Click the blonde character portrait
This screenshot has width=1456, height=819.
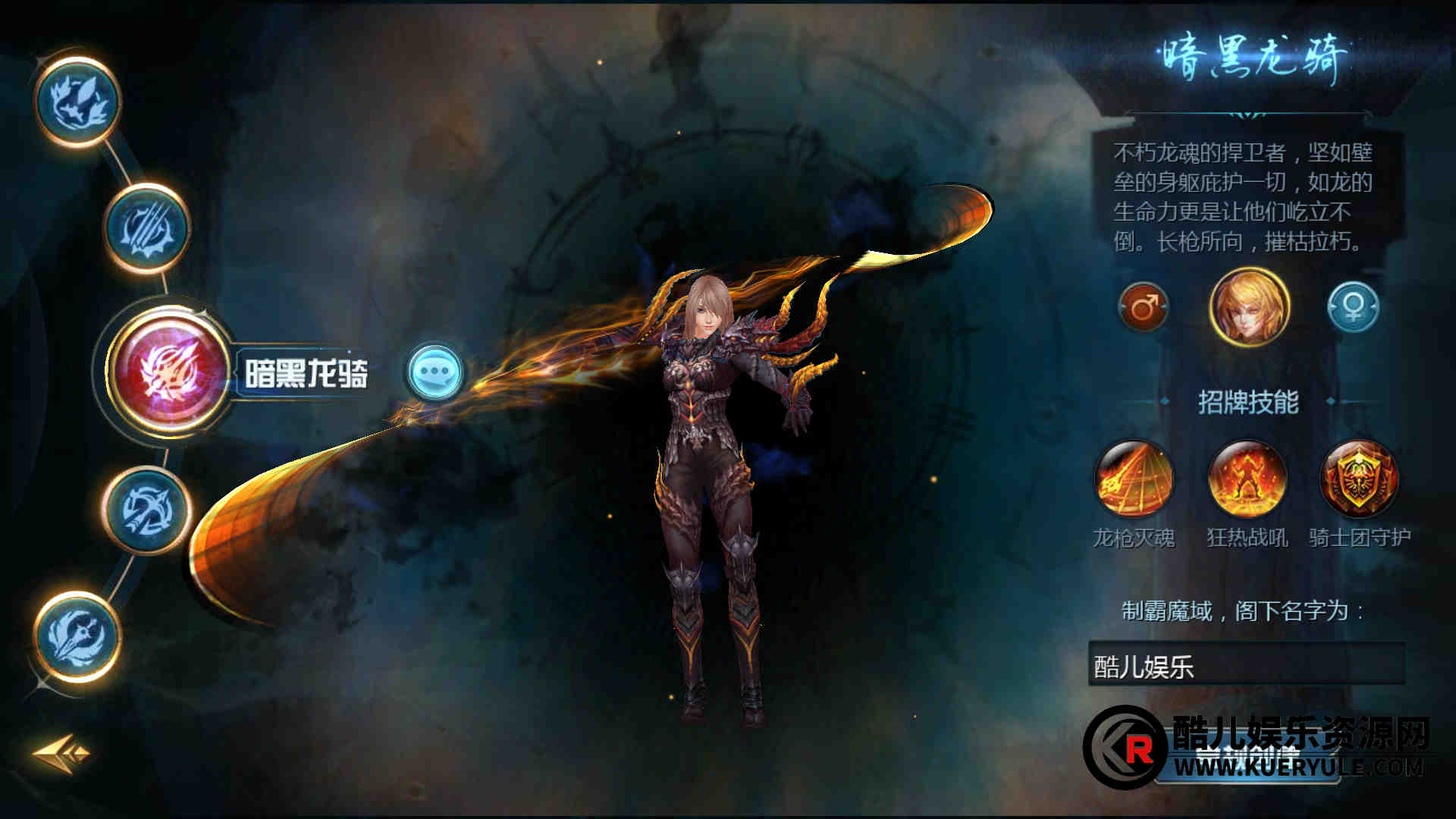(1248, 307)
